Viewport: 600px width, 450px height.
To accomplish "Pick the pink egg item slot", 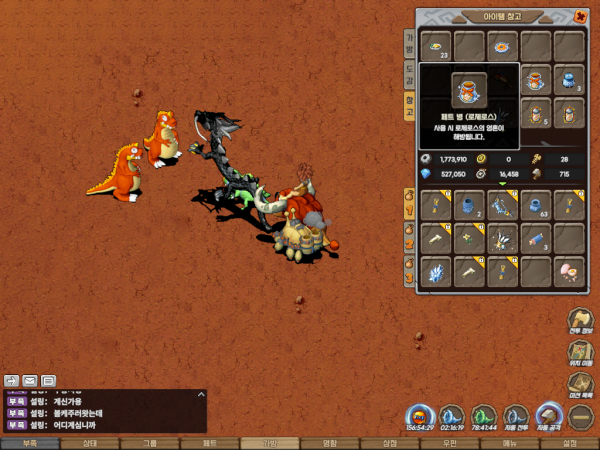I will [569, 271].
